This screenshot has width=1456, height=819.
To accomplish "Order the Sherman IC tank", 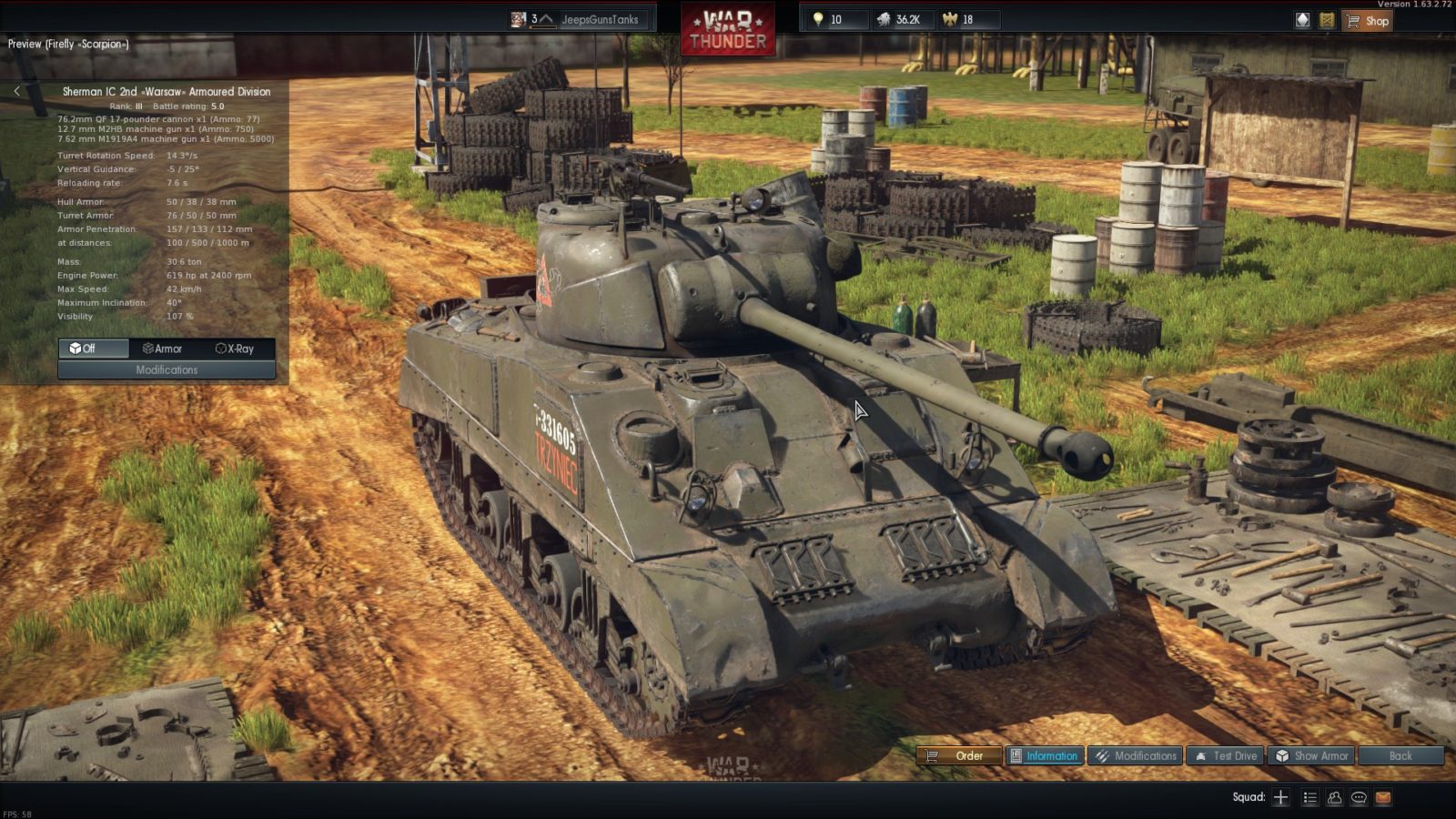I will [x=958, y=755].
